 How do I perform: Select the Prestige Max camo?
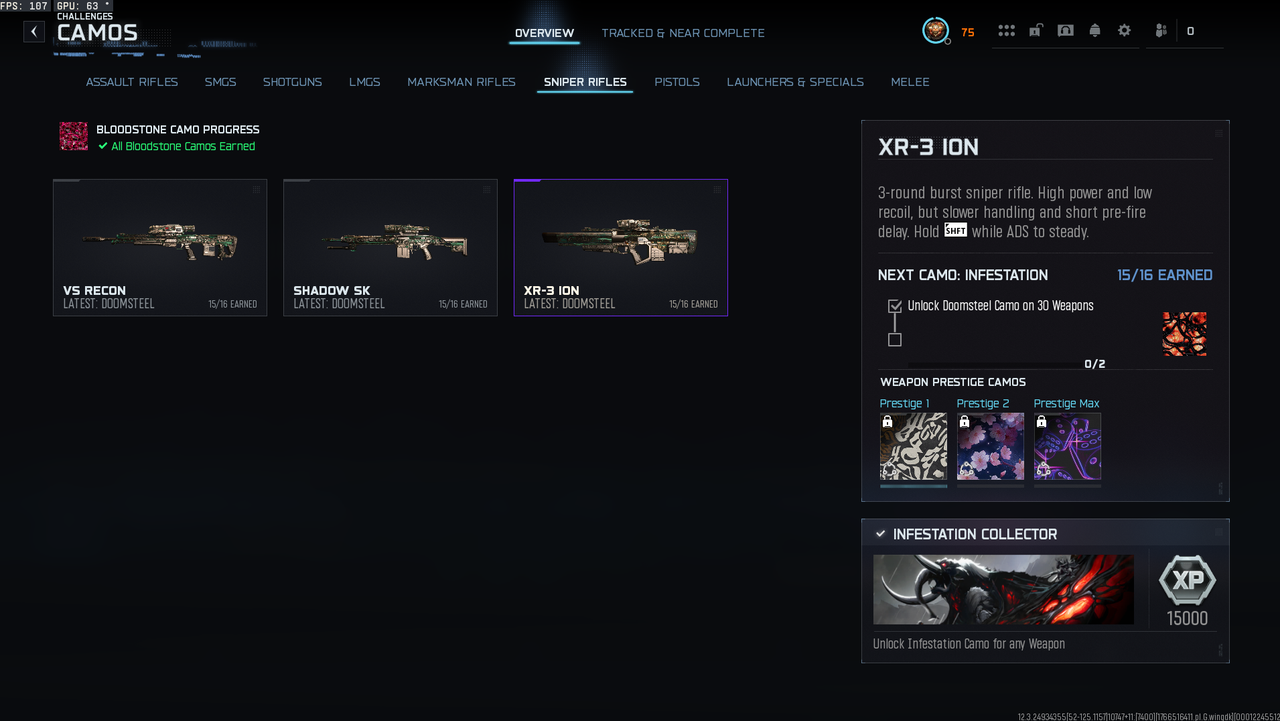click(1067, 446)
